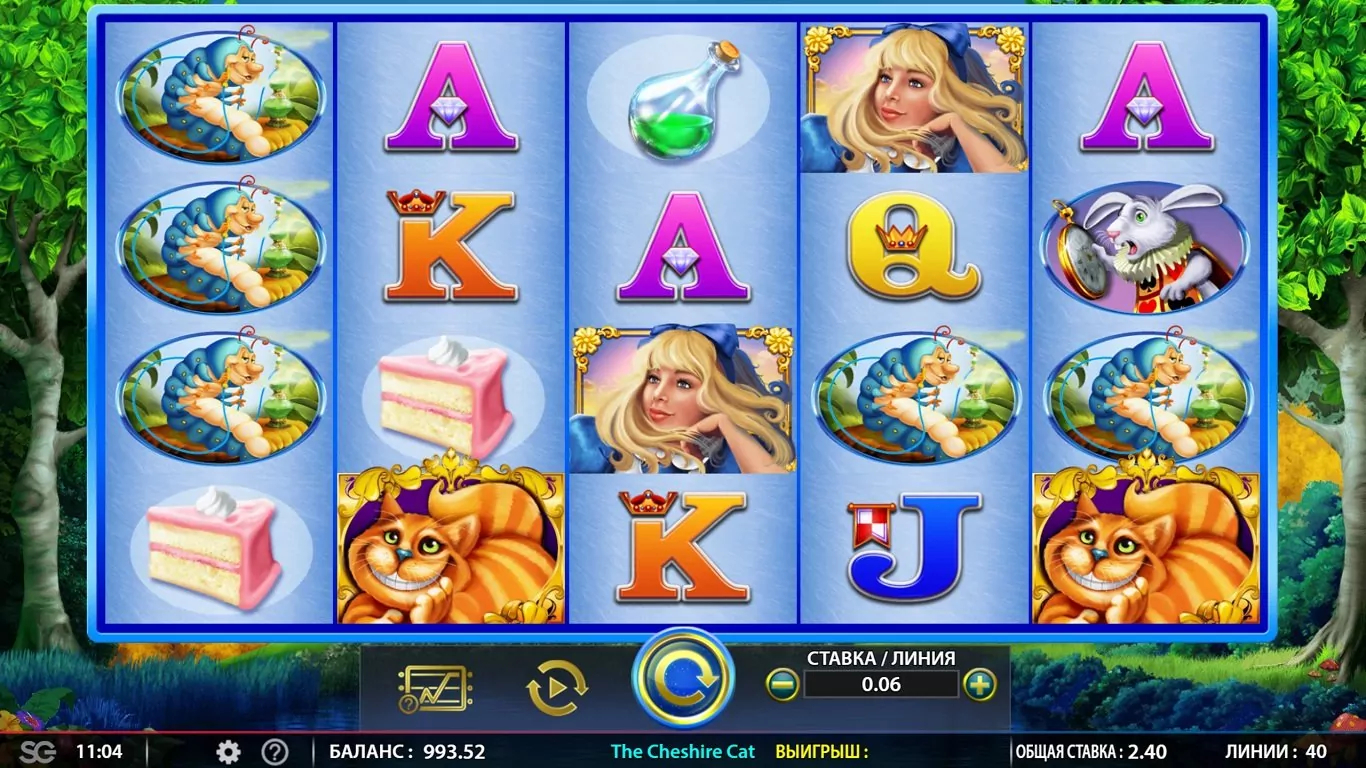Increase the bet per line

980,685
